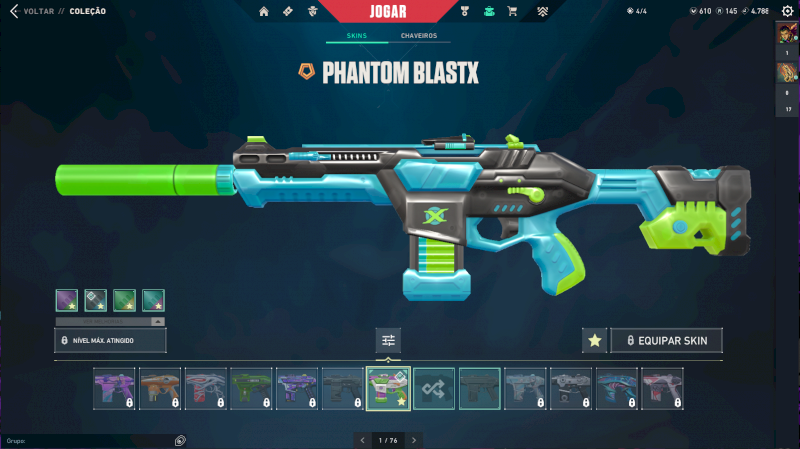Switch to the Chaveiros tab
800x449 pixels.
tap(418, 36)
